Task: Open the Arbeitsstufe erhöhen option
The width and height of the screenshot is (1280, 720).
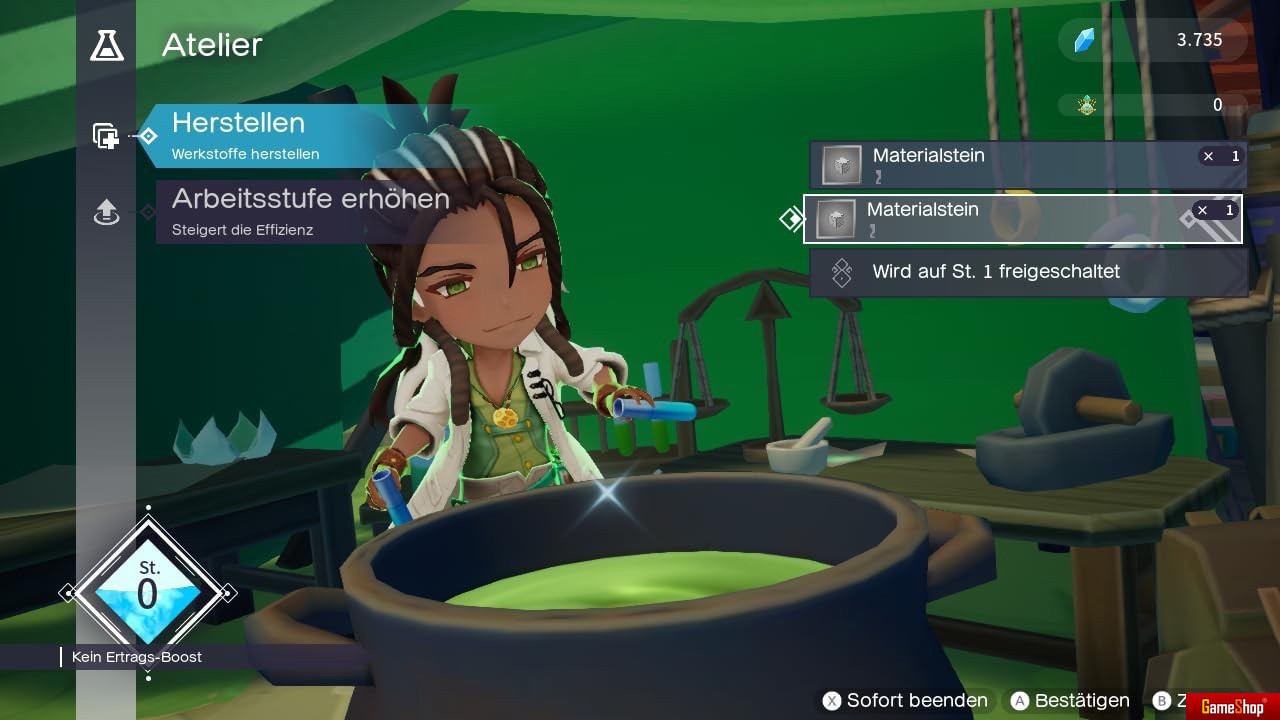Action: click(310, 211)
